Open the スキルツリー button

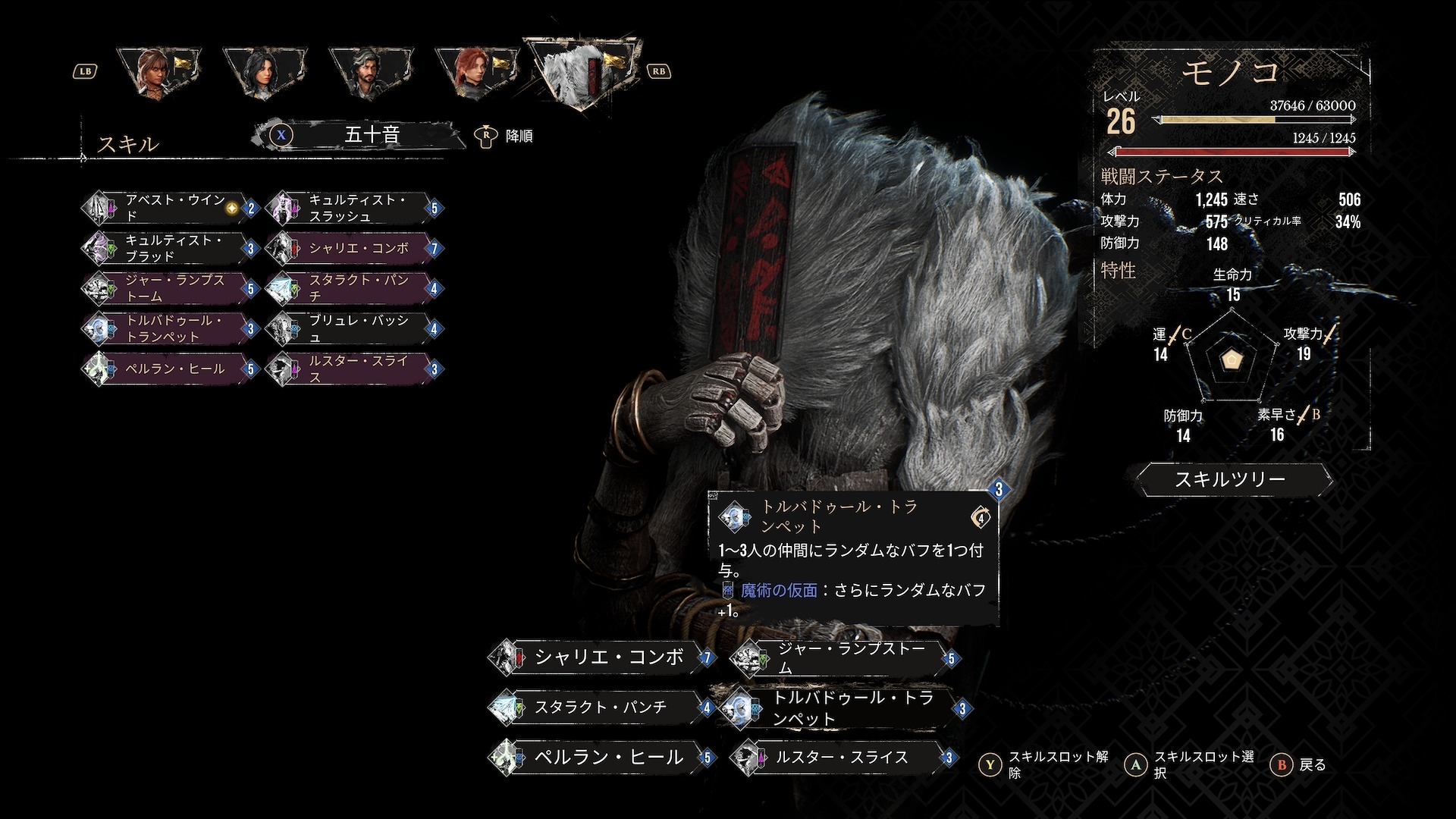1232,479
